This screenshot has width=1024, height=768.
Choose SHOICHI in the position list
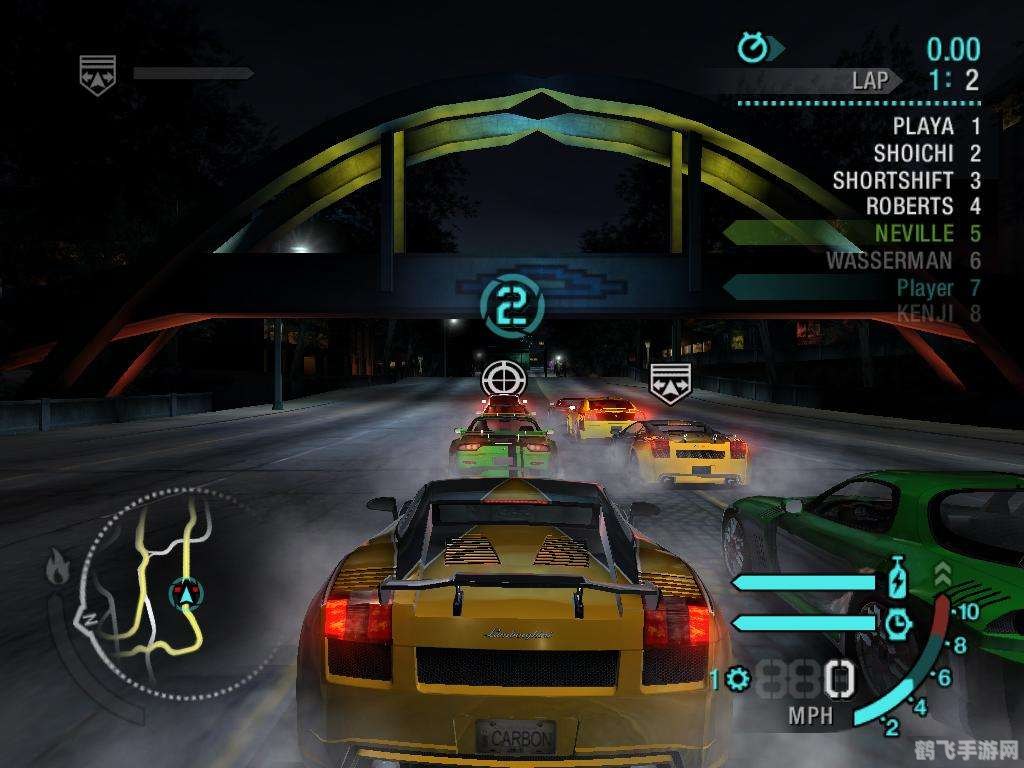click(x=913, y=153)
